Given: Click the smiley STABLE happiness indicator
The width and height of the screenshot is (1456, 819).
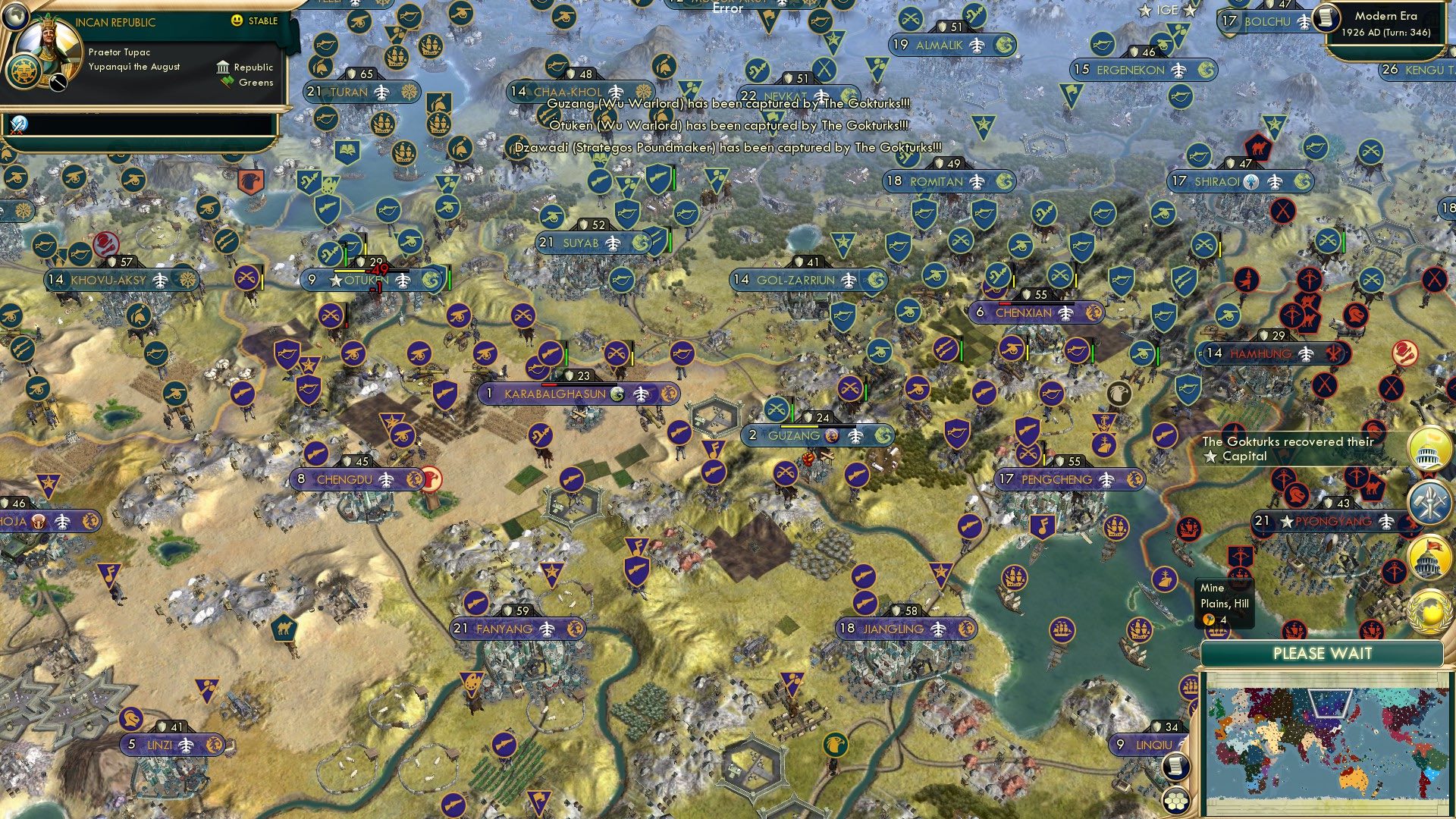Looking at the screenshot, I should tap(236, 21).
